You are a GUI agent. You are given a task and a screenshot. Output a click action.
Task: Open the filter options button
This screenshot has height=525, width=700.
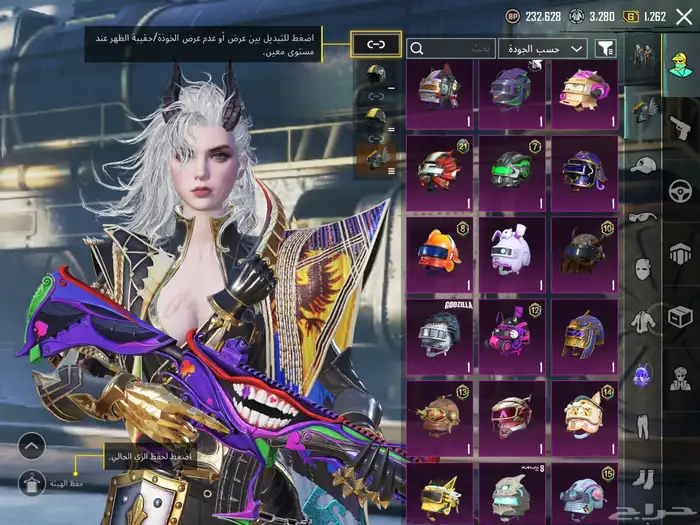coord(605,48)
